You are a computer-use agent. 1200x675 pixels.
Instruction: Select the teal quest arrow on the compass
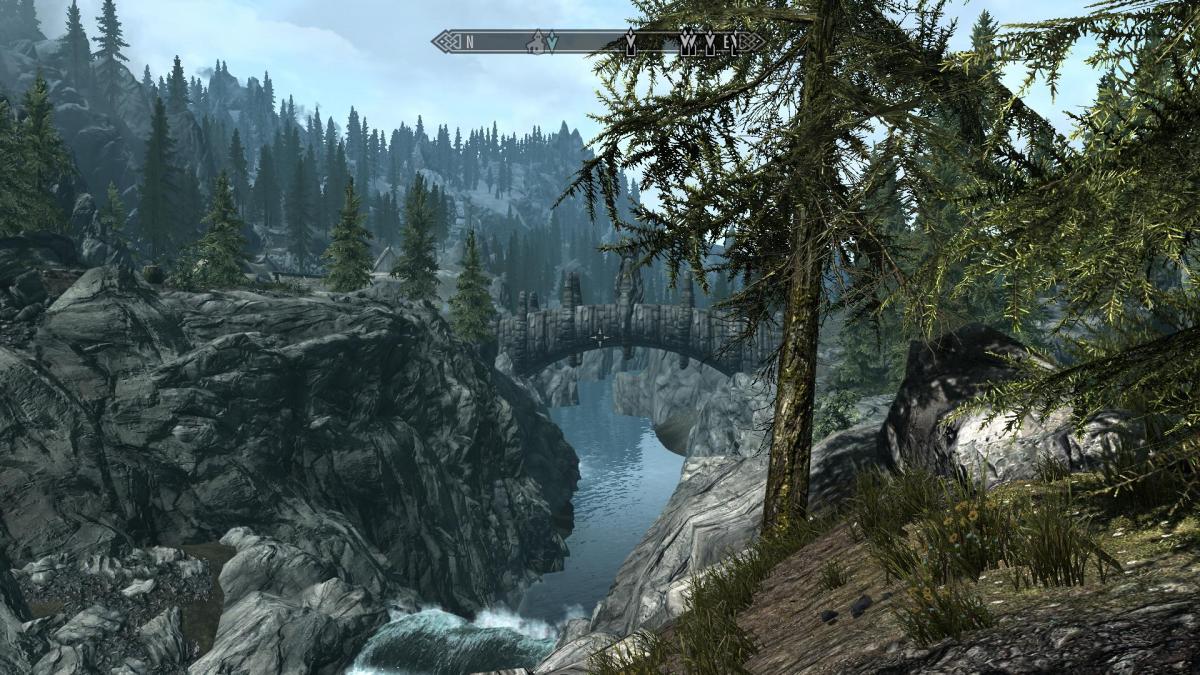click(x=551, y=43)
